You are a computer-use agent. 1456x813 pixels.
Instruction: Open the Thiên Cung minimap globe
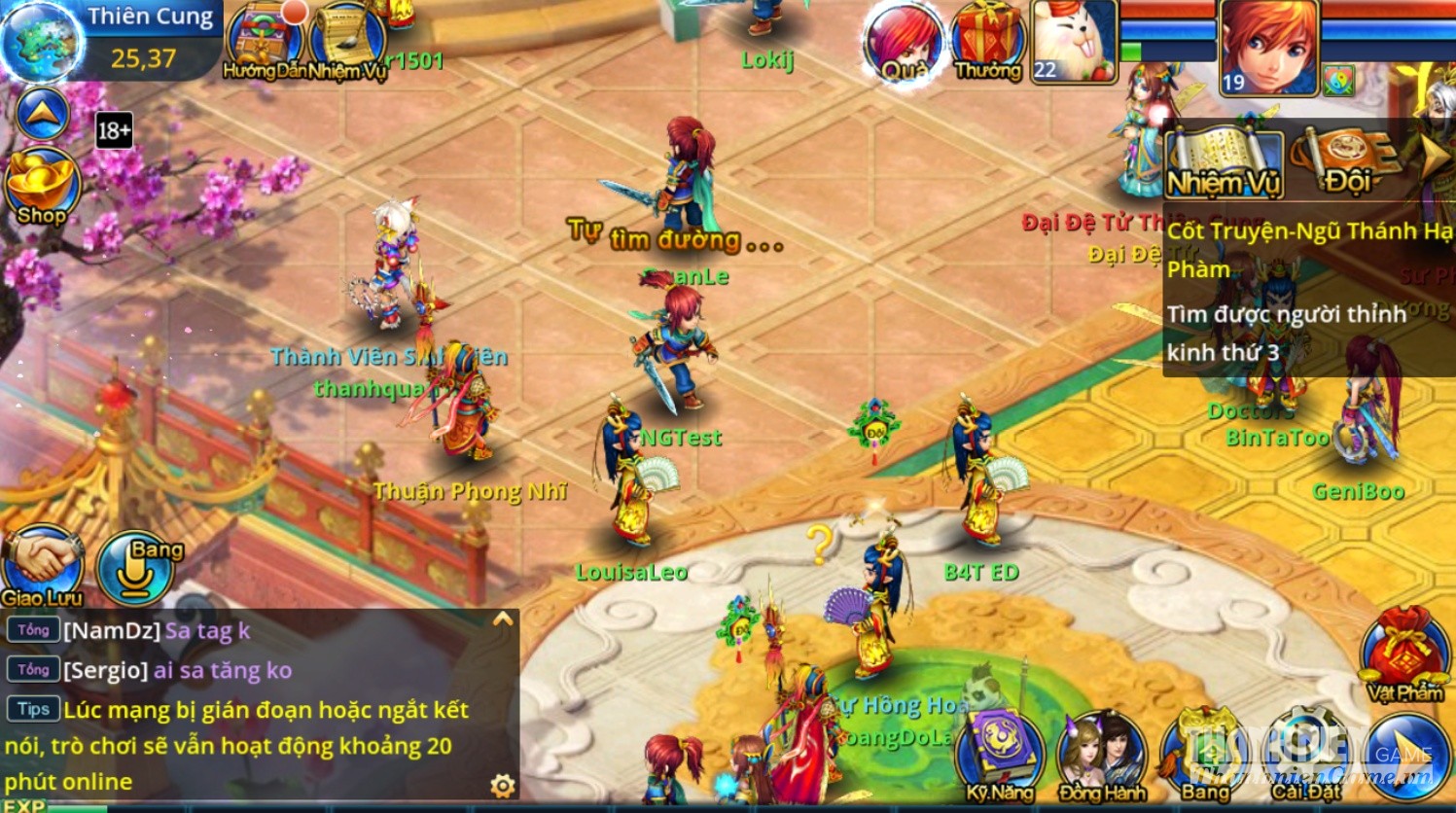click(x=42, y=41)
